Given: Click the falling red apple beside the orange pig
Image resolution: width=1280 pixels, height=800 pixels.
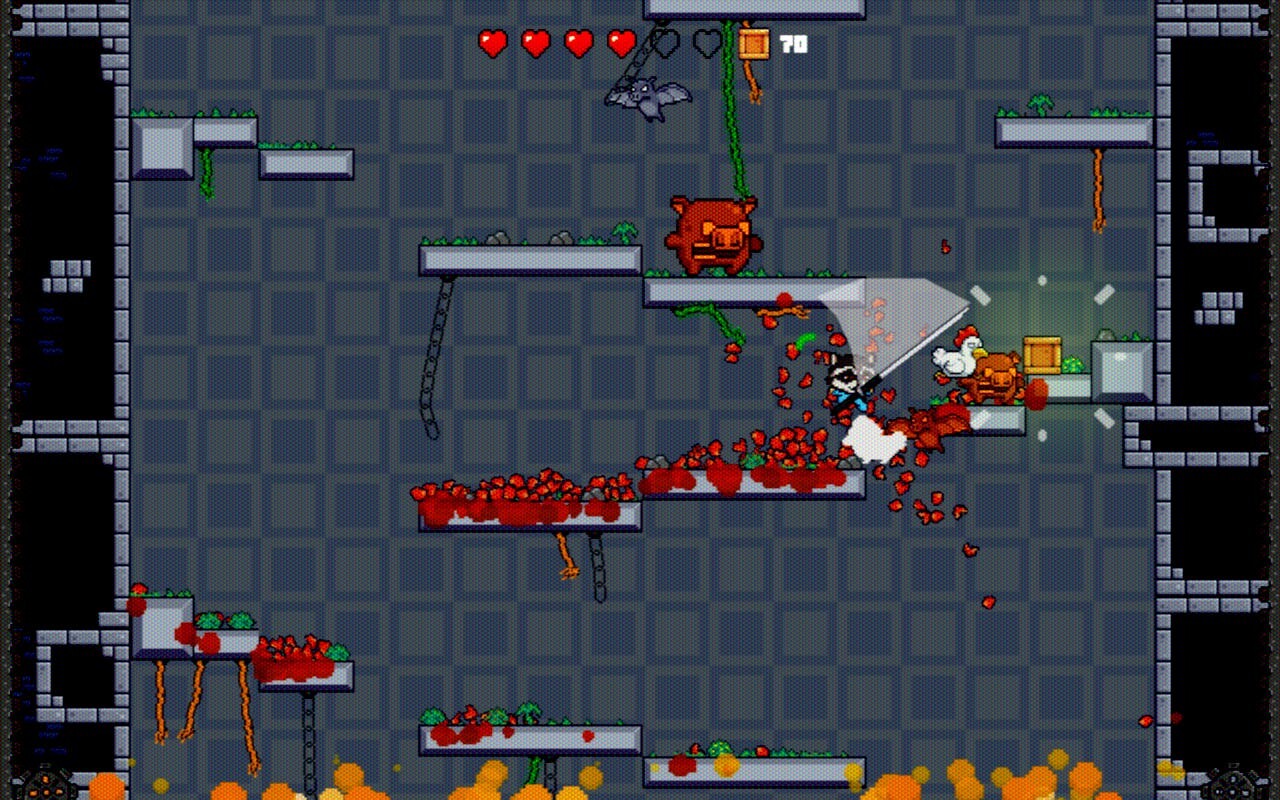Looking at the screenshot, I should click(x=1036, y=394).
